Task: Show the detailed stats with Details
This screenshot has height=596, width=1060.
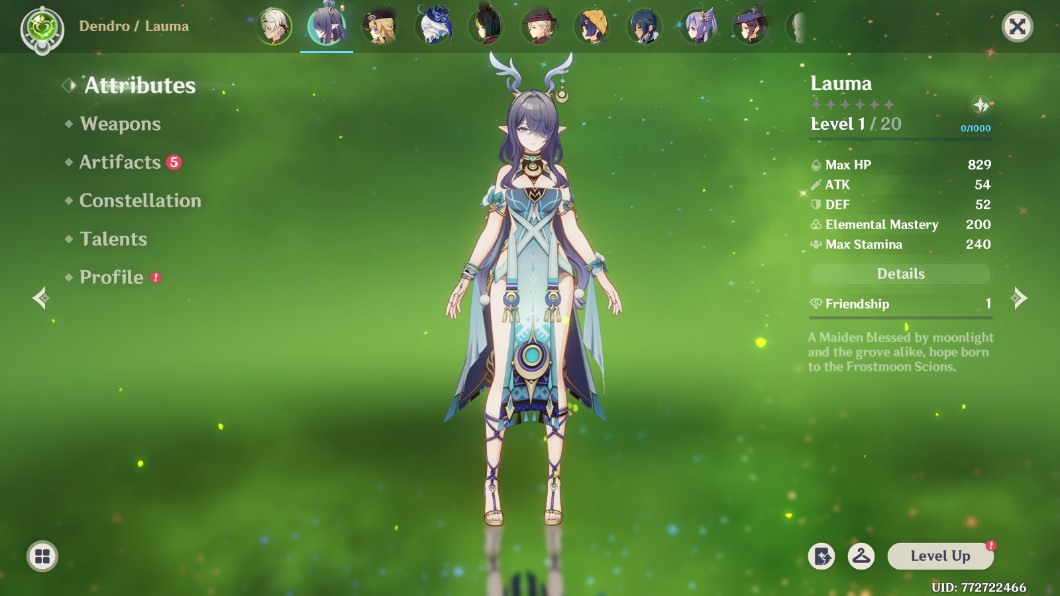Action: pos(900,274)
